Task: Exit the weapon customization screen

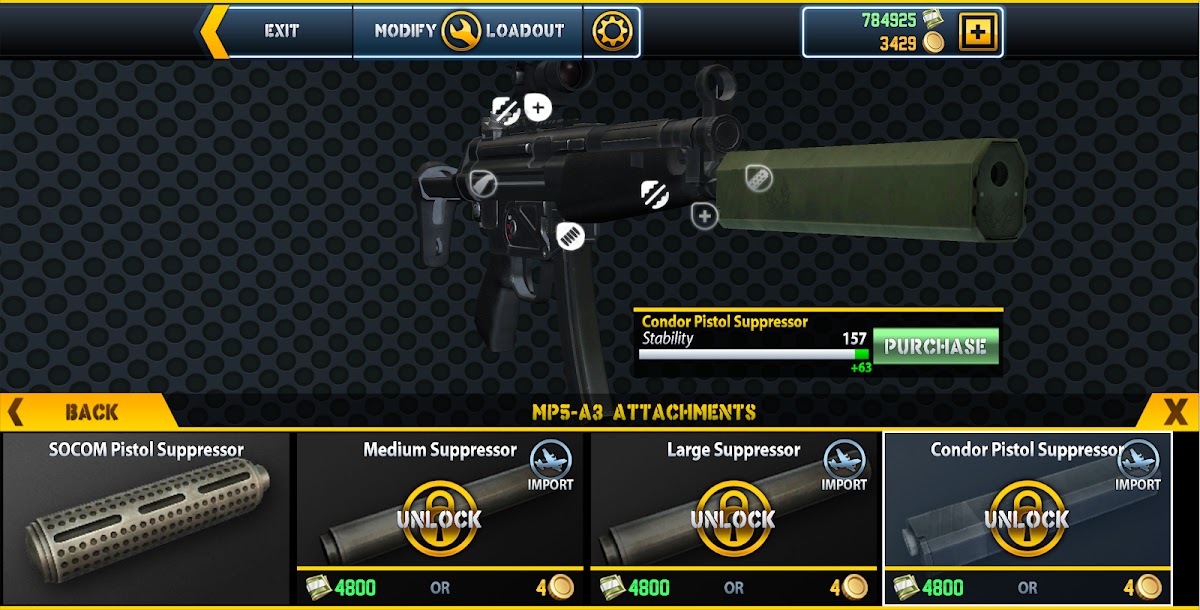Action: (281, 31)
